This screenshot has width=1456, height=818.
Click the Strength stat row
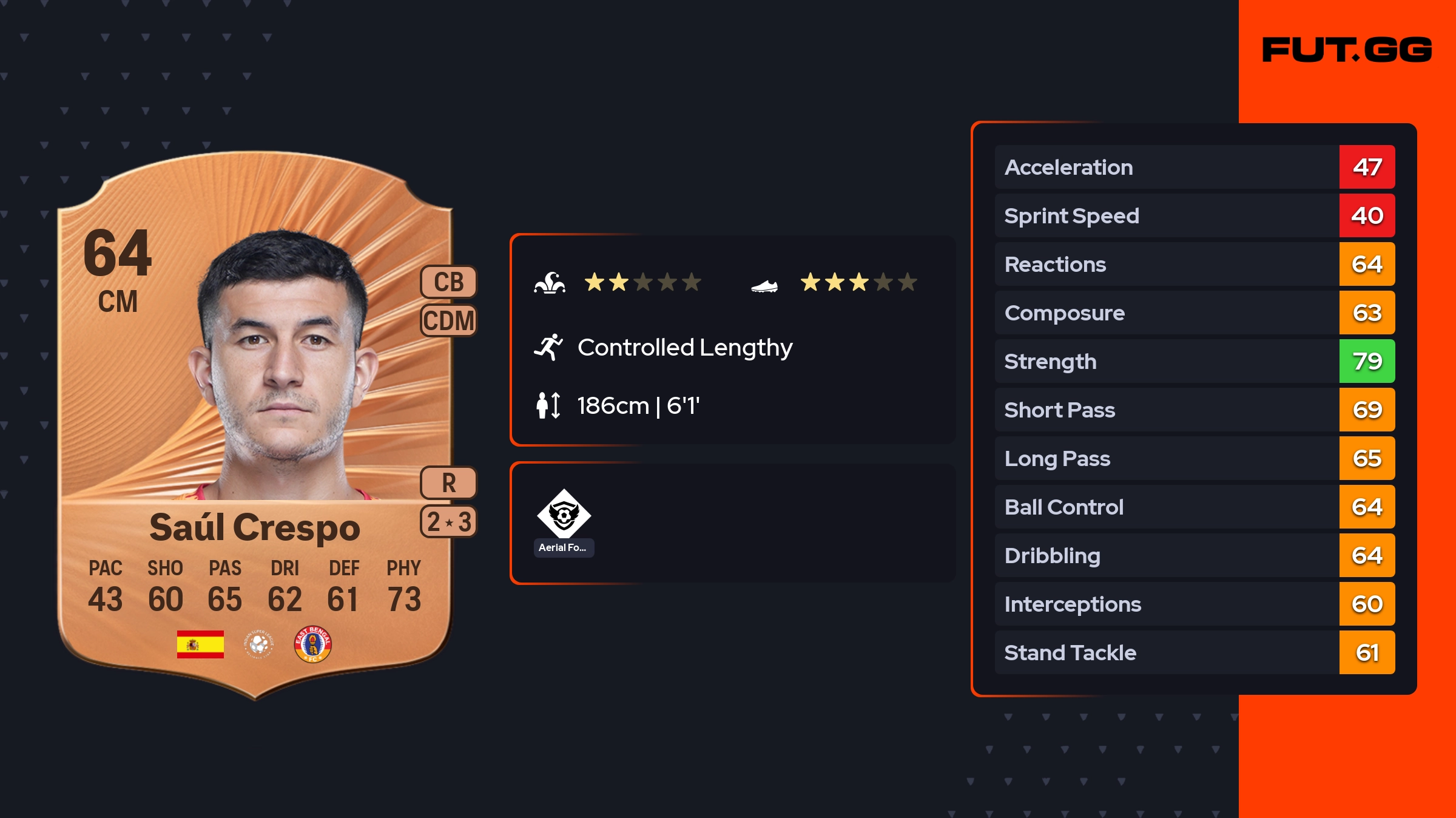click(x=1195, y=361)
